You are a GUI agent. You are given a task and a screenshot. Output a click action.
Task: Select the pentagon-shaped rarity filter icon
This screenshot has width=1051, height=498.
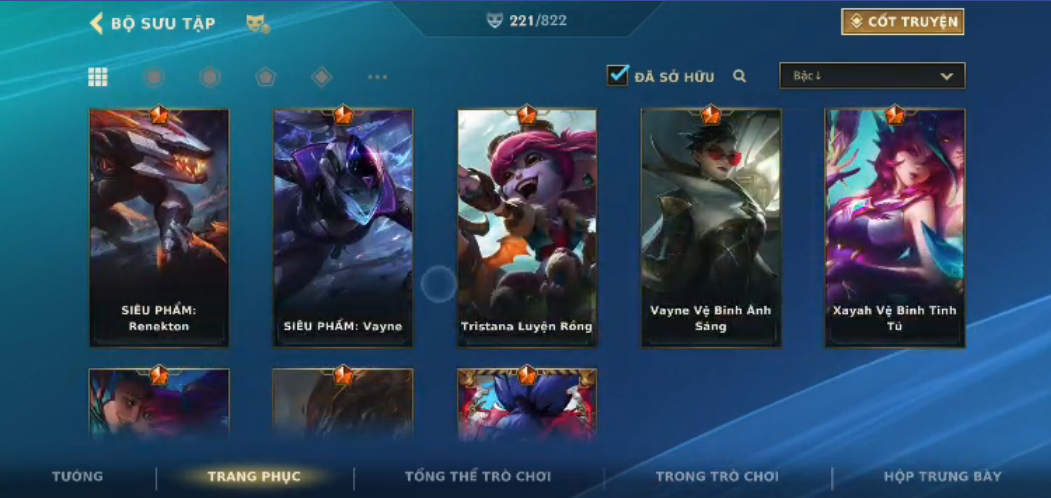[x=265, y=77]
